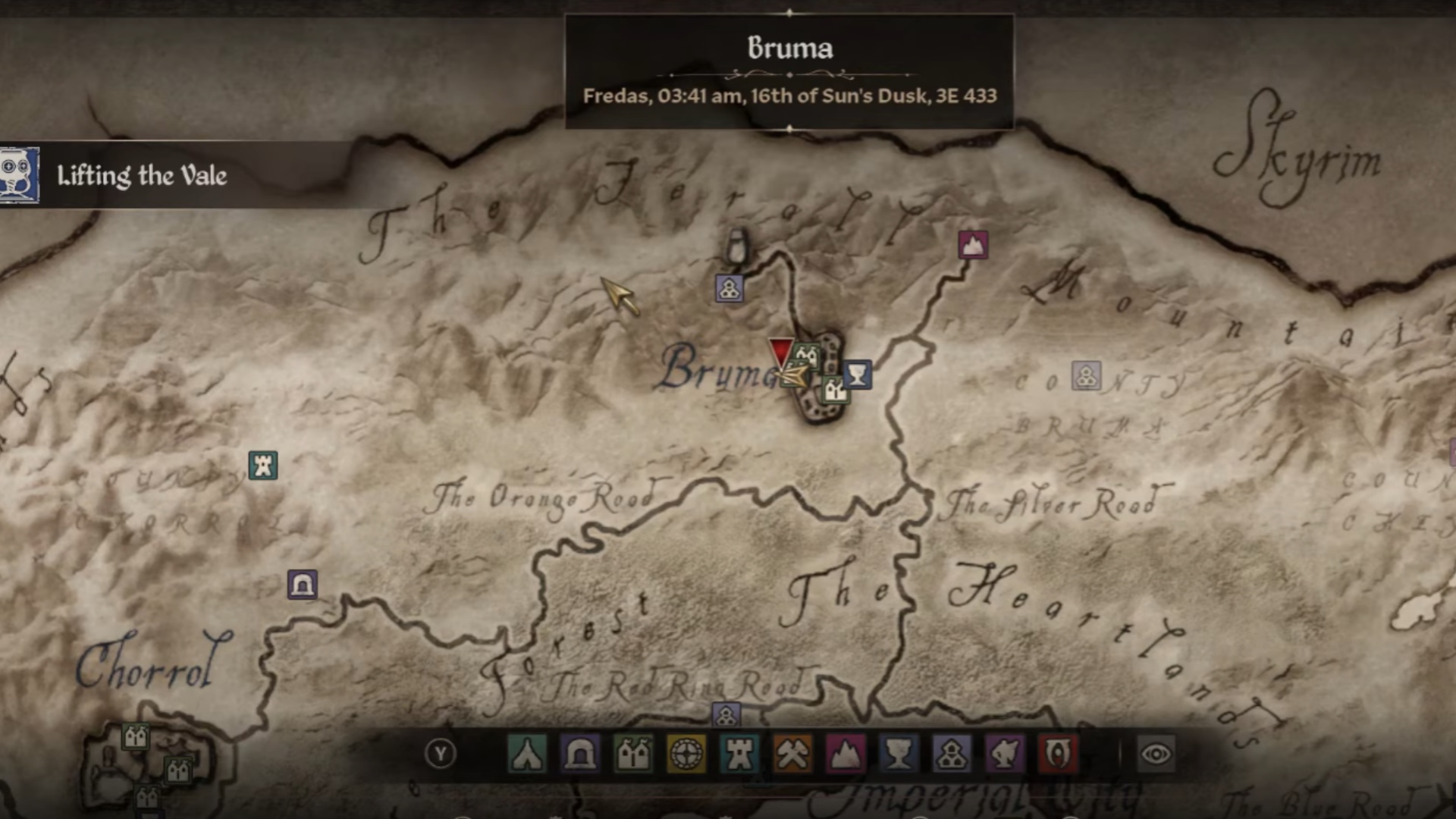1456x819 pixels.
Task: Toggle the magenta mountain peaks filter
Action: click(x=846, y=754)
